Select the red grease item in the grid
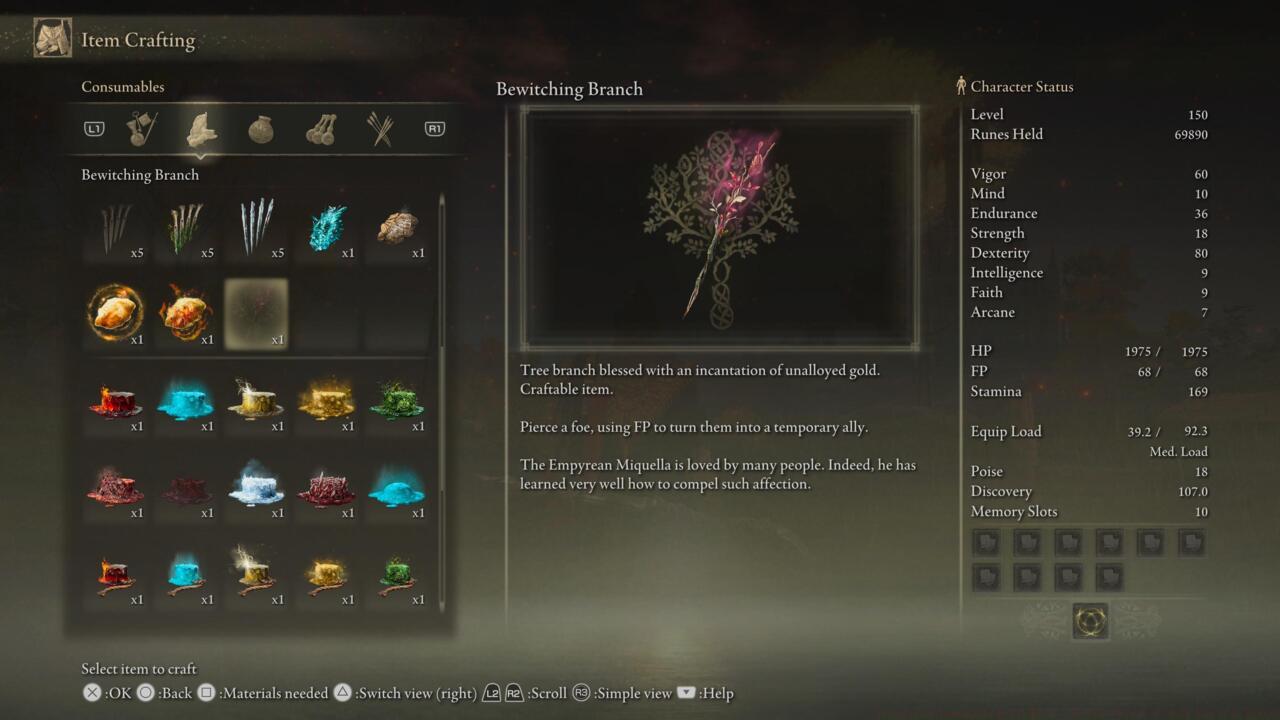 tap(116, 400)
